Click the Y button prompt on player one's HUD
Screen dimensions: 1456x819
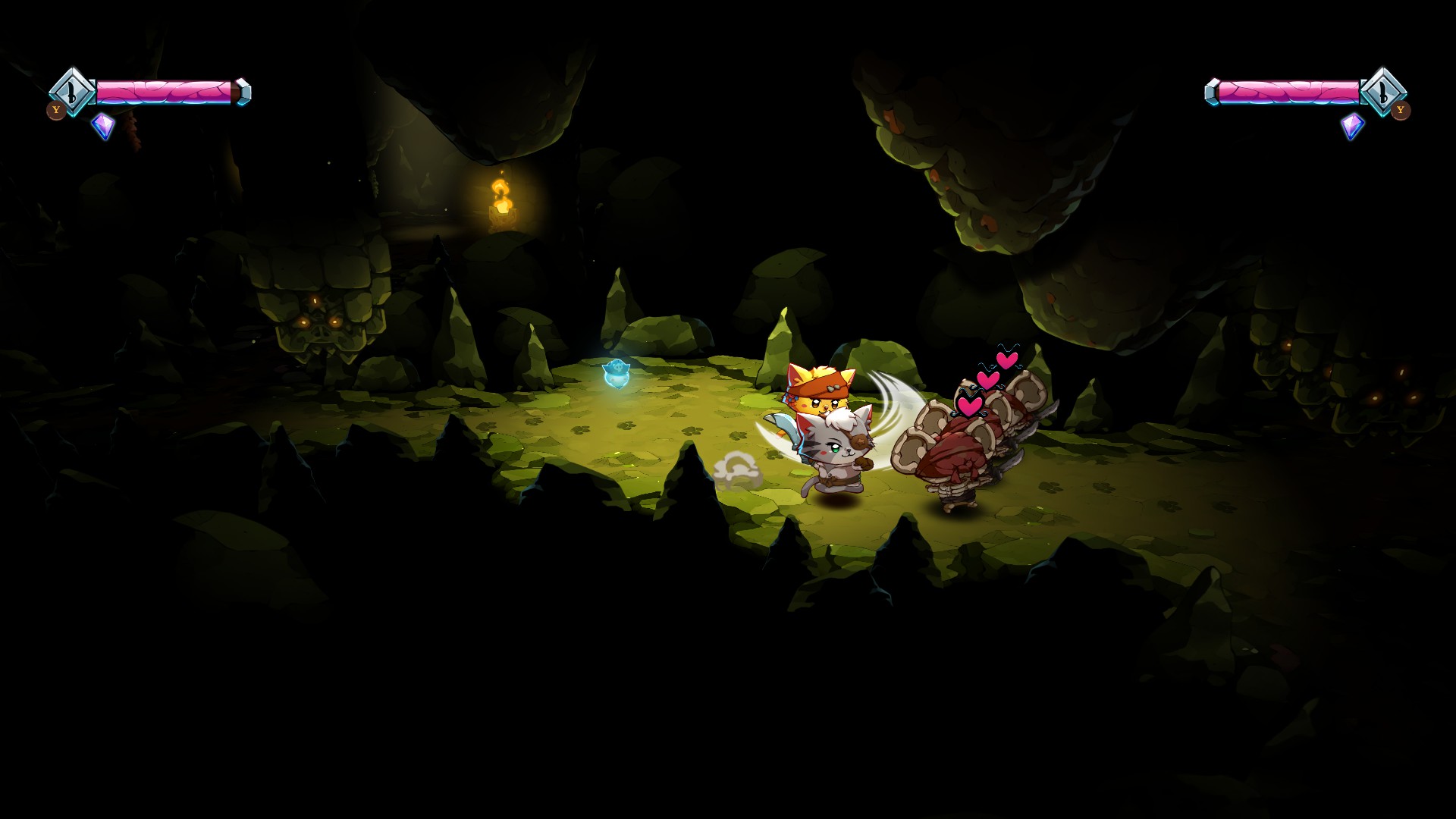(x=56, y=110)
